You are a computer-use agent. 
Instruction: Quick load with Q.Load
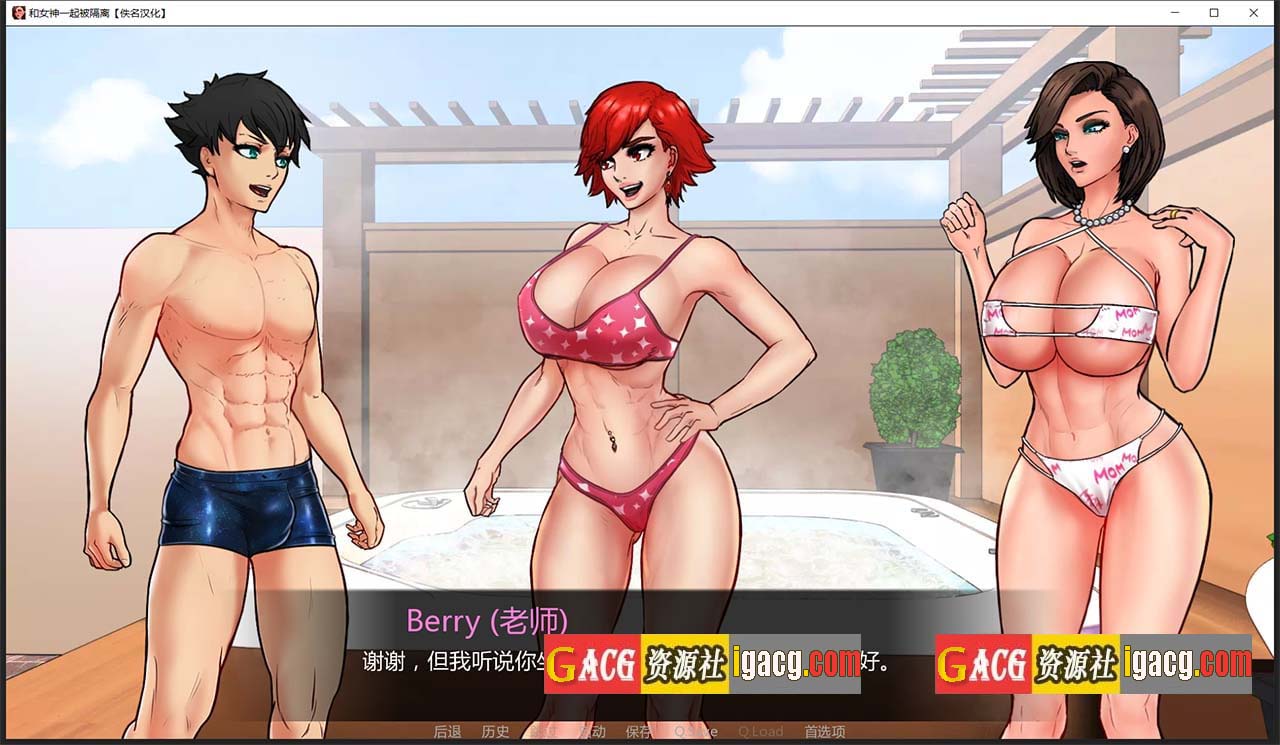(x=760, y=732)
